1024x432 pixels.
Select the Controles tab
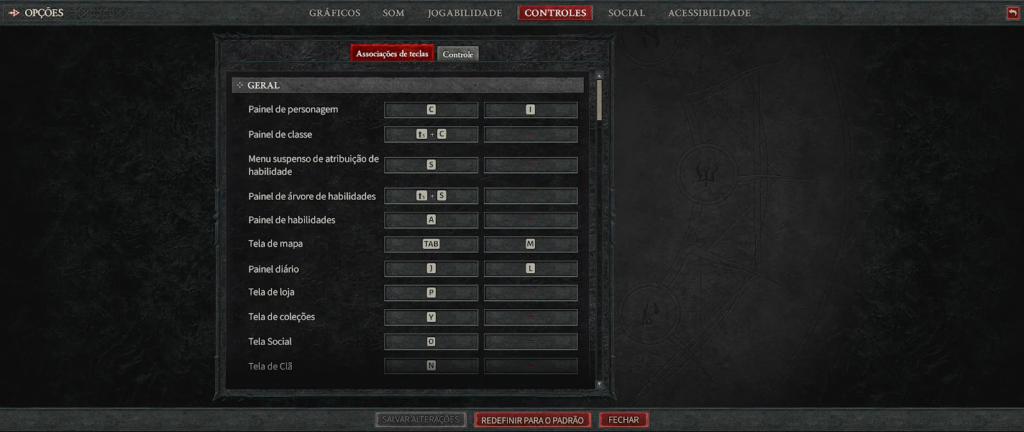coord(555,13)
